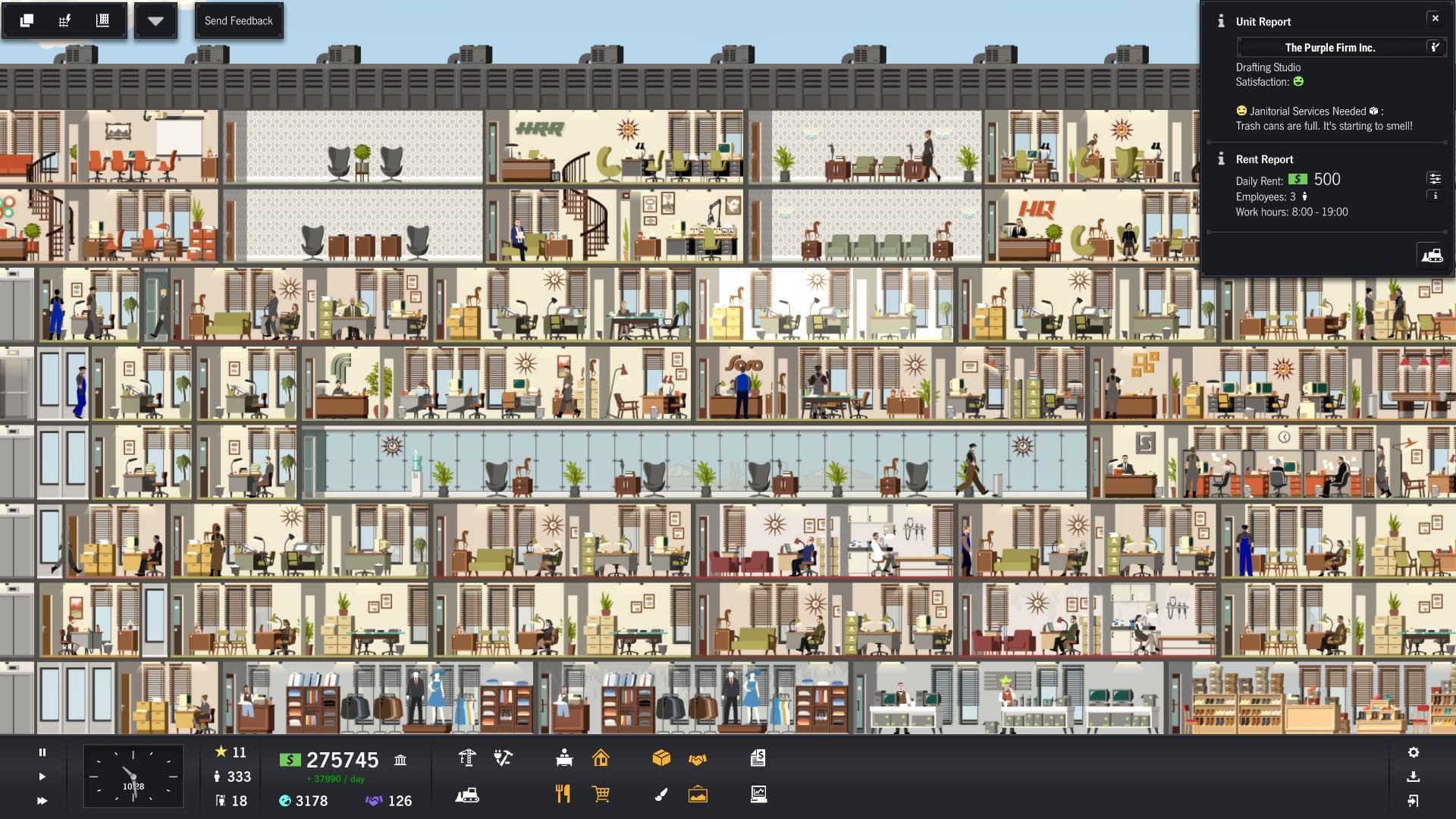Open the goods supply box menu
The width and height of the screenshot is (1456, 819).
click(x=662, y=758)
